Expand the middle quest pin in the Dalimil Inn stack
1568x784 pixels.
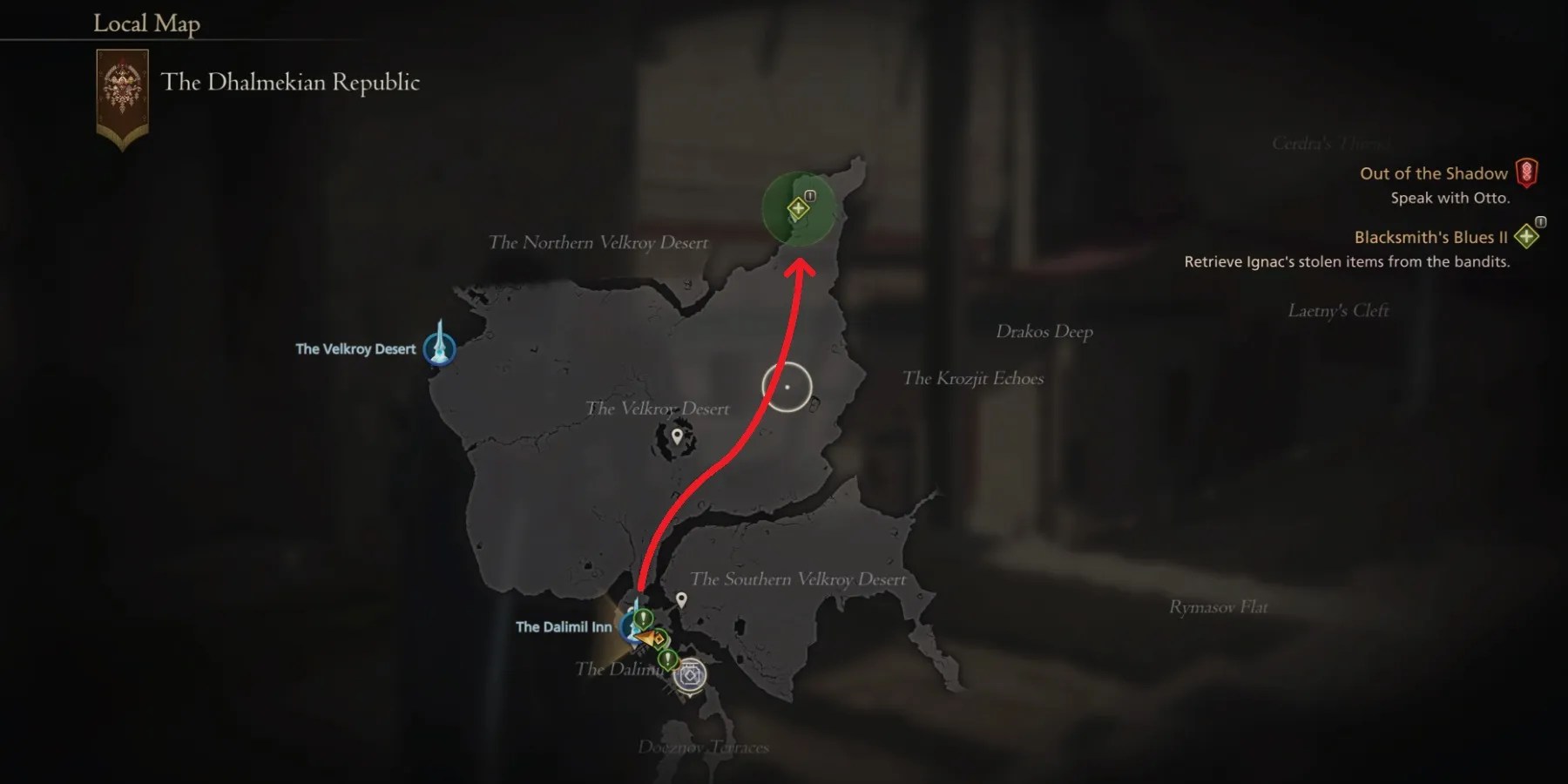click(x=659, y=639)
